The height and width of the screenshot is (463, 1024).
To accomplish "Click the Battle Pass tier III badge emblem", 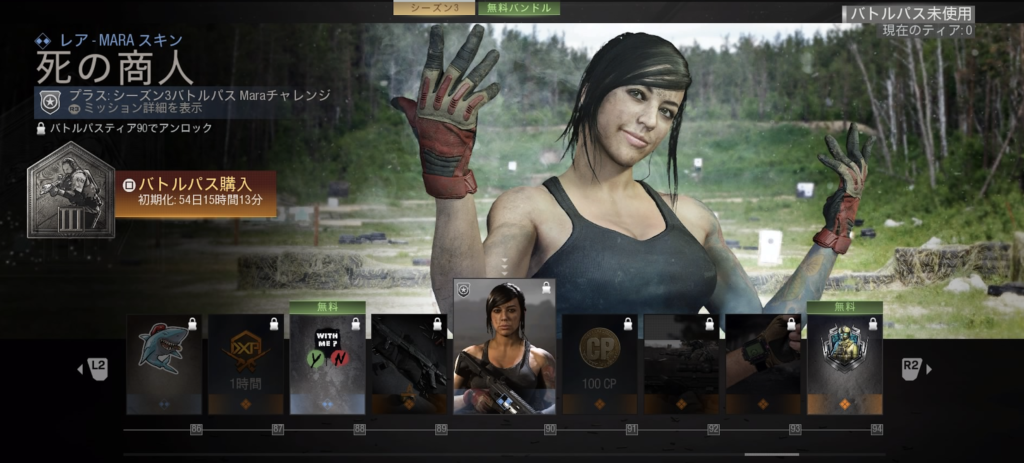I will click(70, 192).
